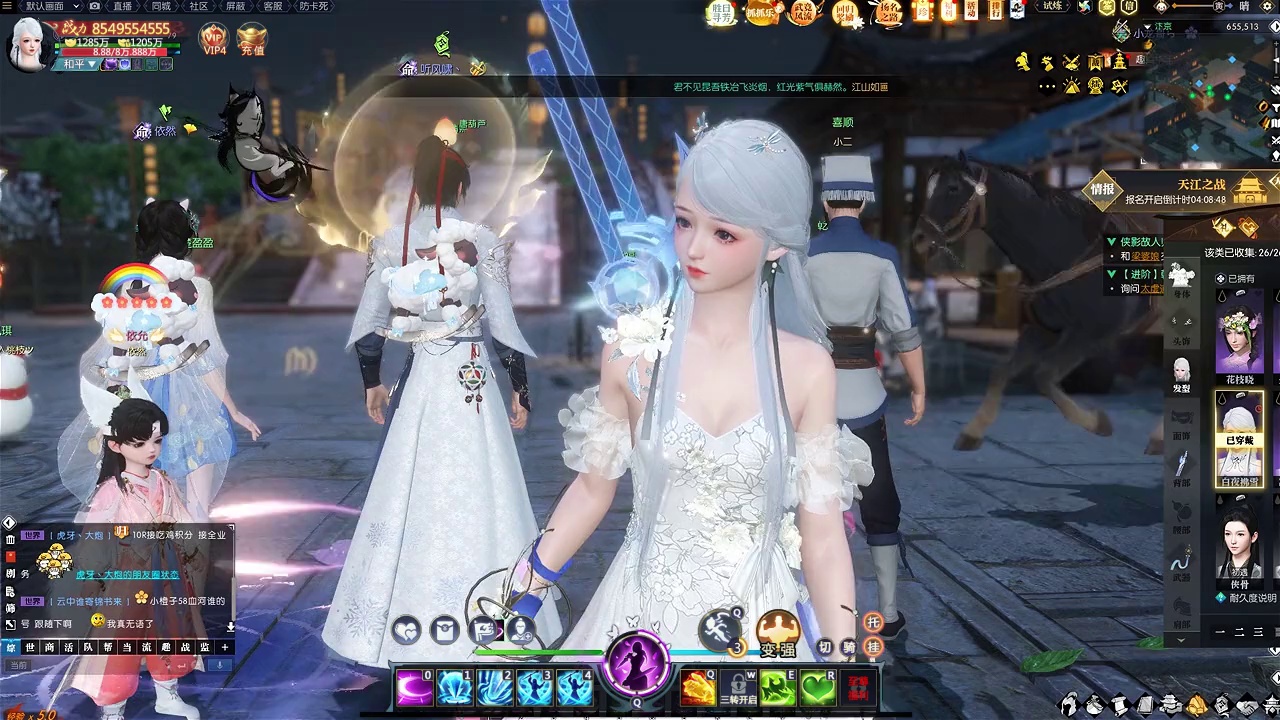
Task: Open the 充值 recharge gold ingot icon
Action: point(252,38)
